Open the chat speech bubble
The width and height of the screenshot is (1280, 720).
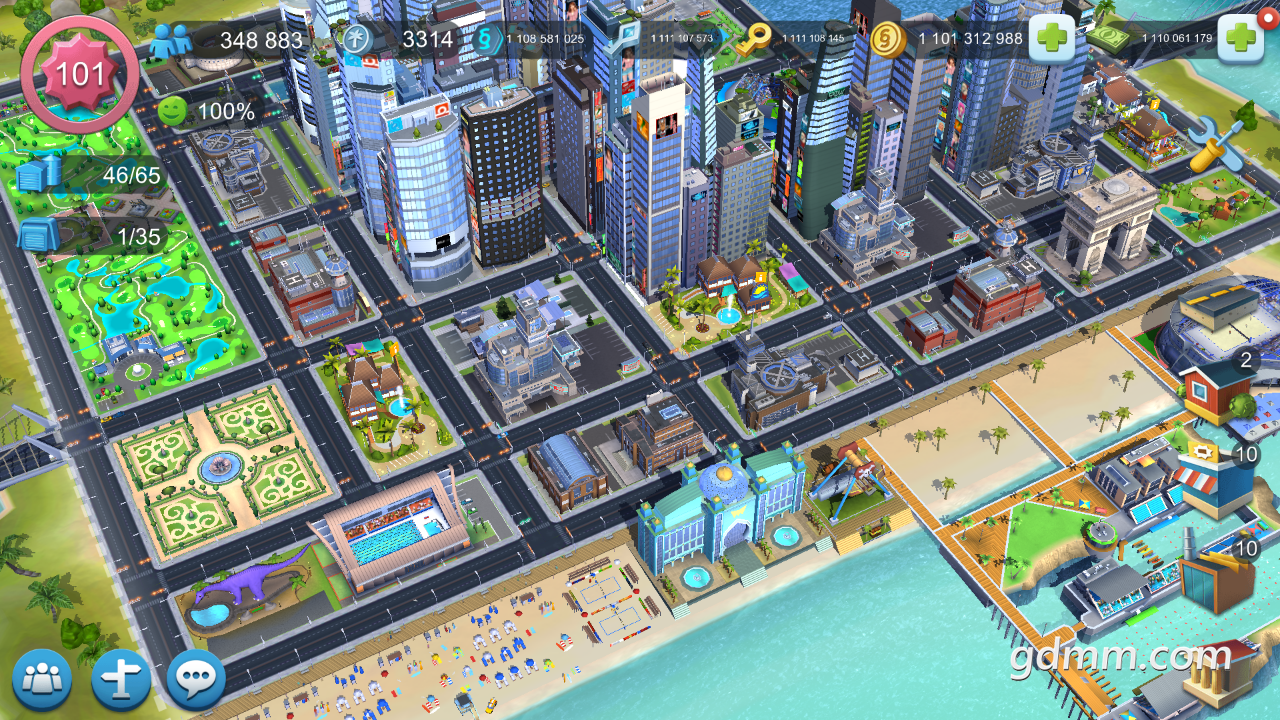click(196, 680)
